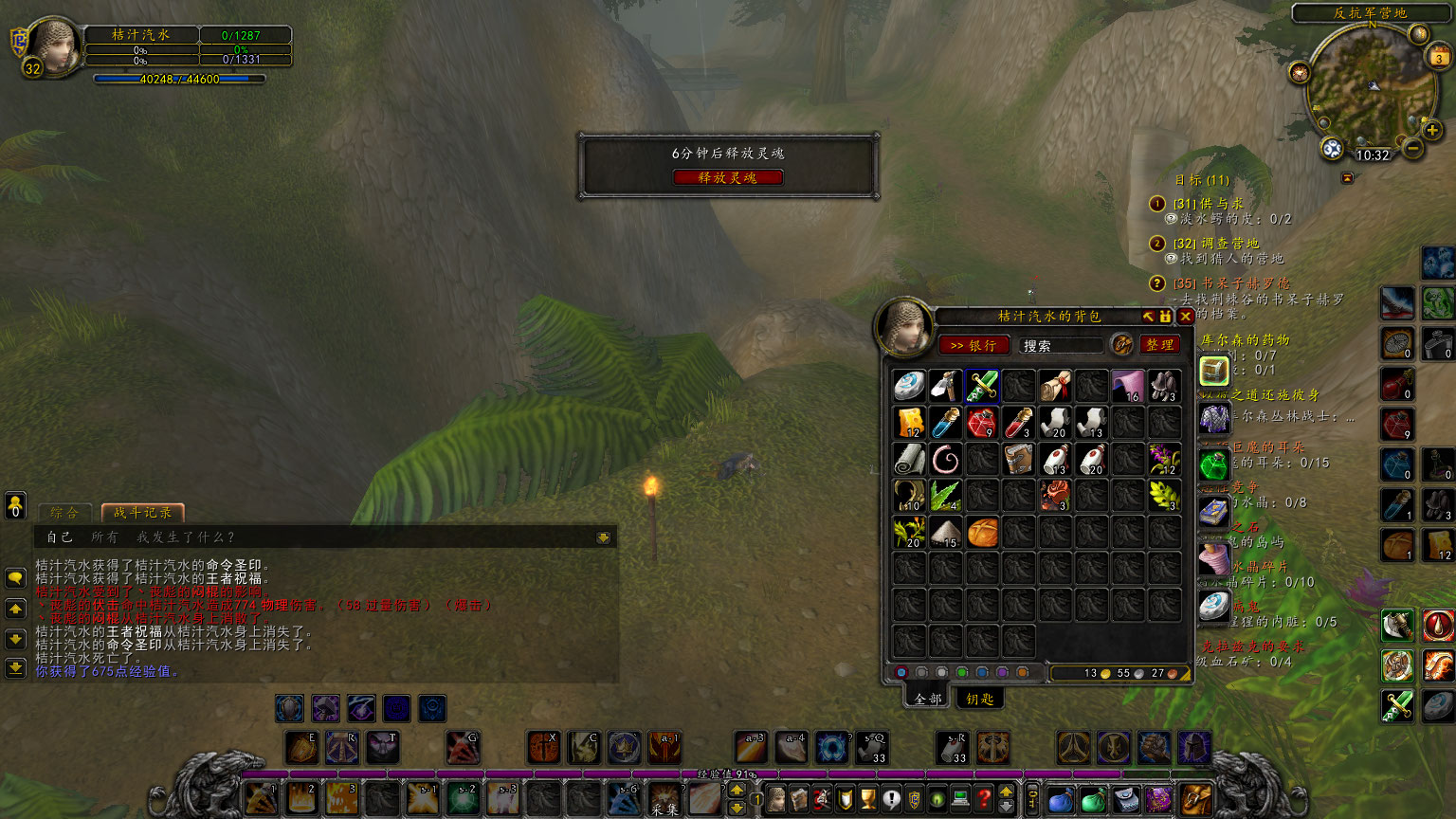Image resolution: width=1456 pixels, height=819 pixels.
Task: Choose the green sword item in the bag
Action: coord(982,386)
